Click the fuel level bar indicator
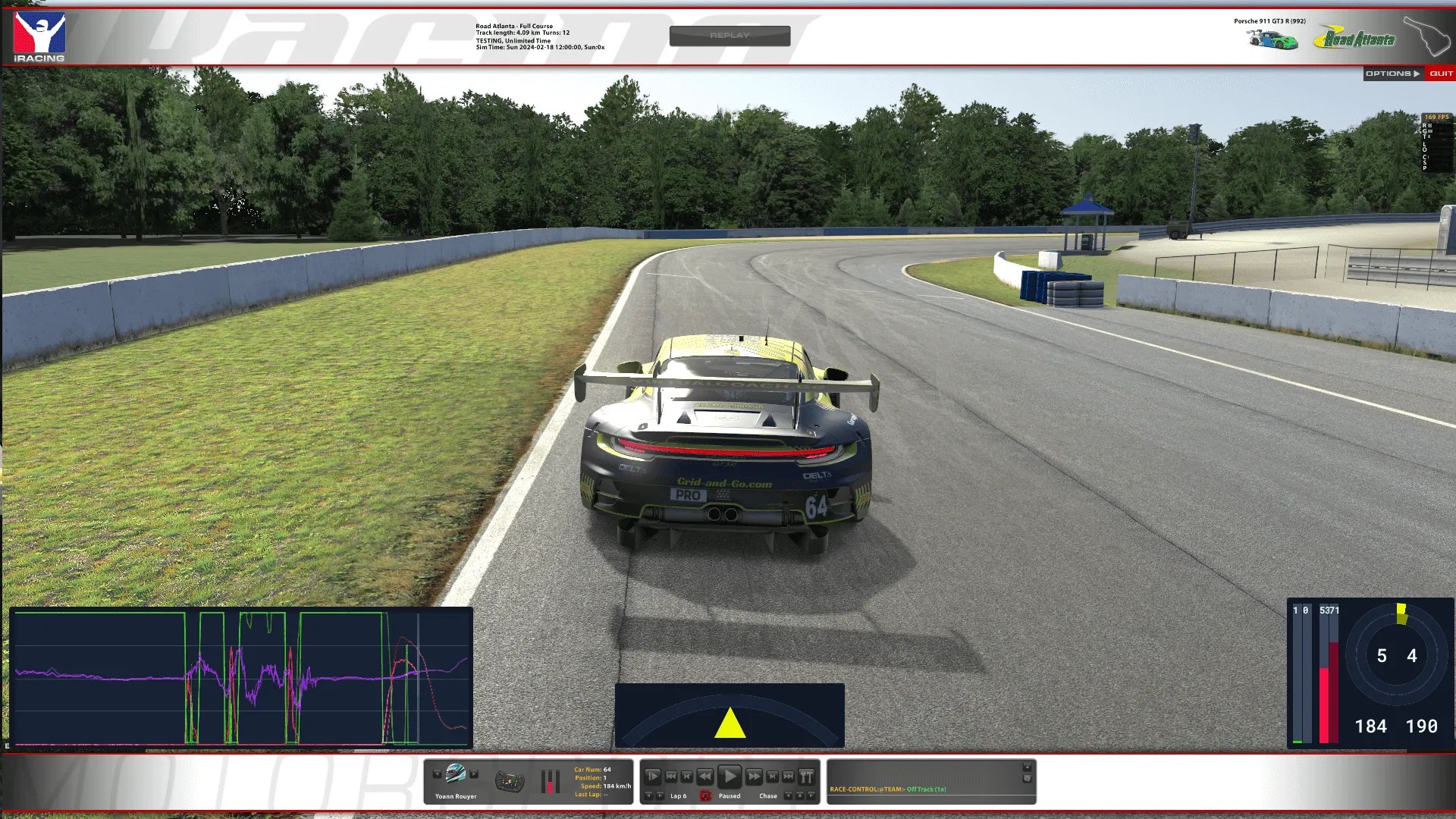 click(x=550, y=782)
